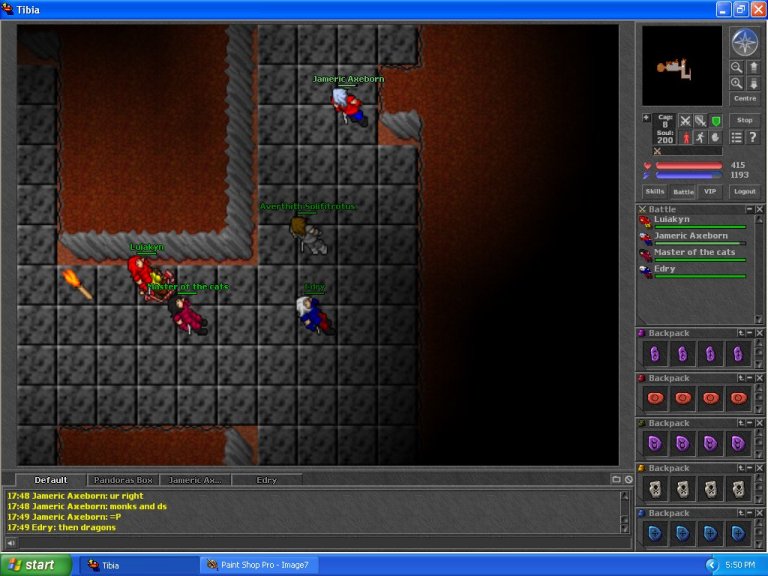The image size is (768, 576).
Task: Click the Stop button
Action: click(x=744, y=120)
